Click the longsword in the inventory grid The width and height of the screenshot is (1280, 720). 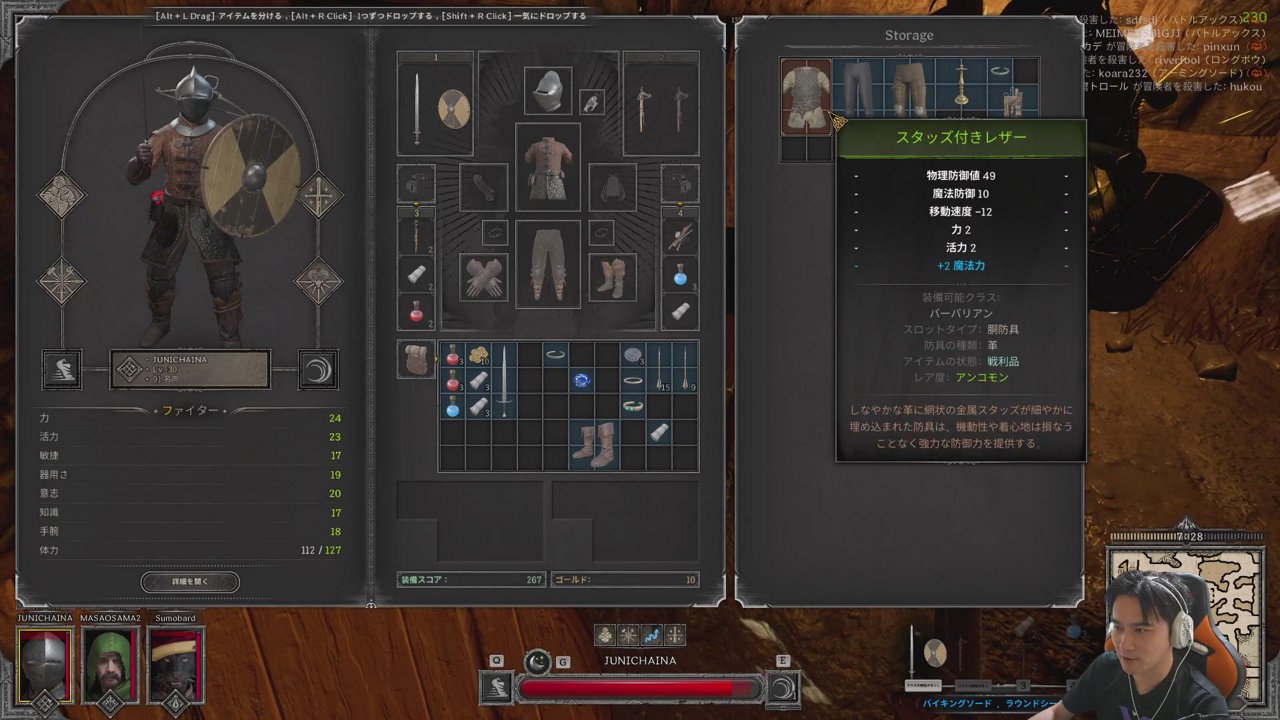[504, 380]
